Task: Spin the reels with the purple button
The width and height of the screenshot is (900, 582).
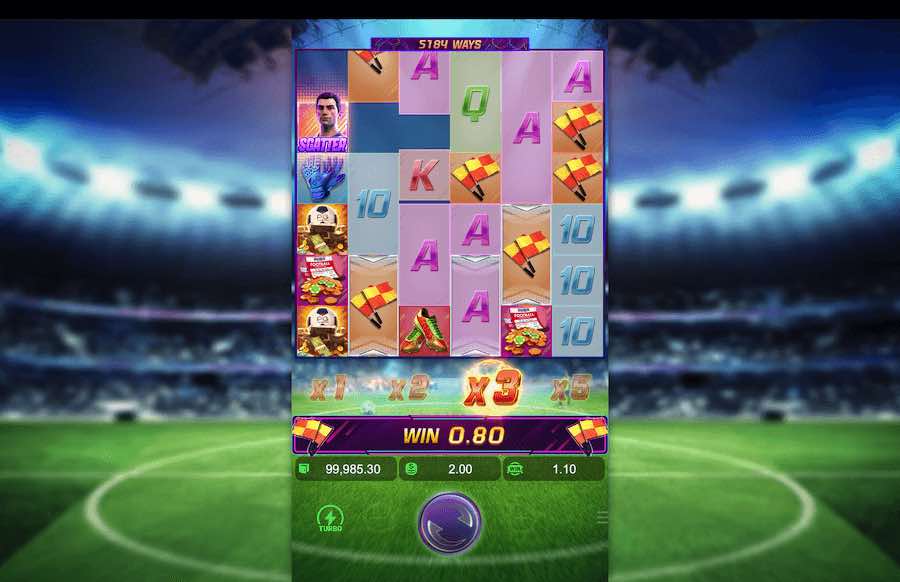Action: click(449, 521)
